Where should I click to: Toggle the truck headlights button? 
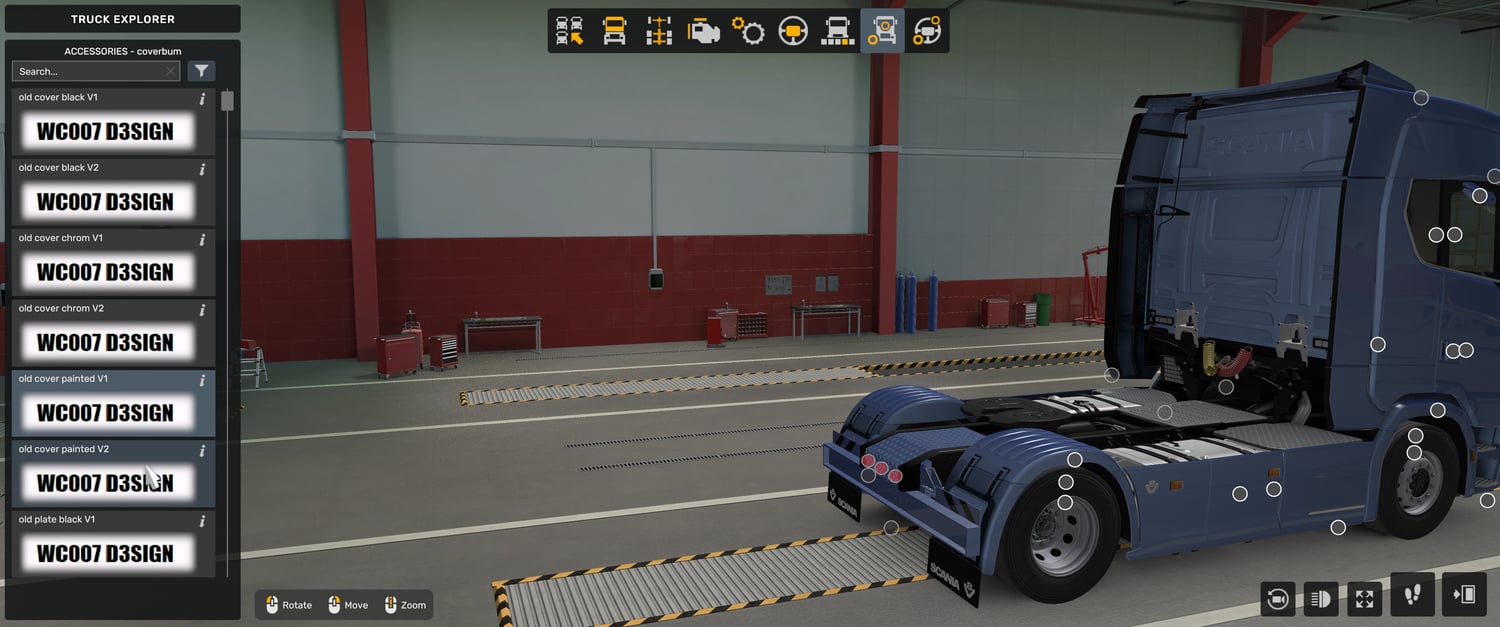pyautogui.click(x=1321, y=599)
